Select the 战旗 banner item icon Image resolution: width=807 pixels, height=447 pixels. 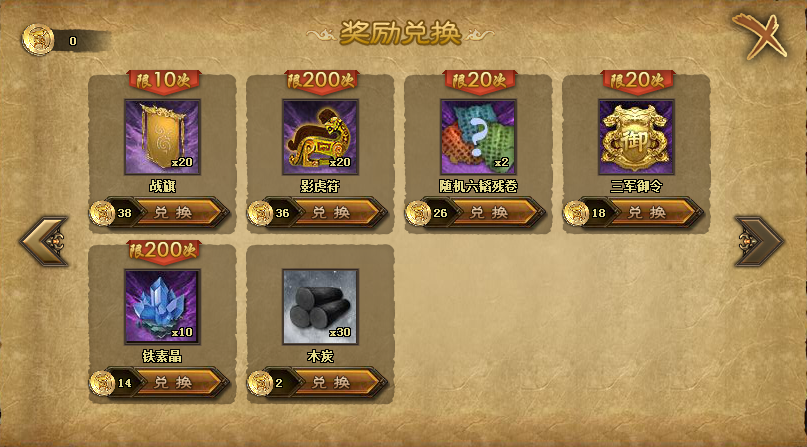[162, 137]
